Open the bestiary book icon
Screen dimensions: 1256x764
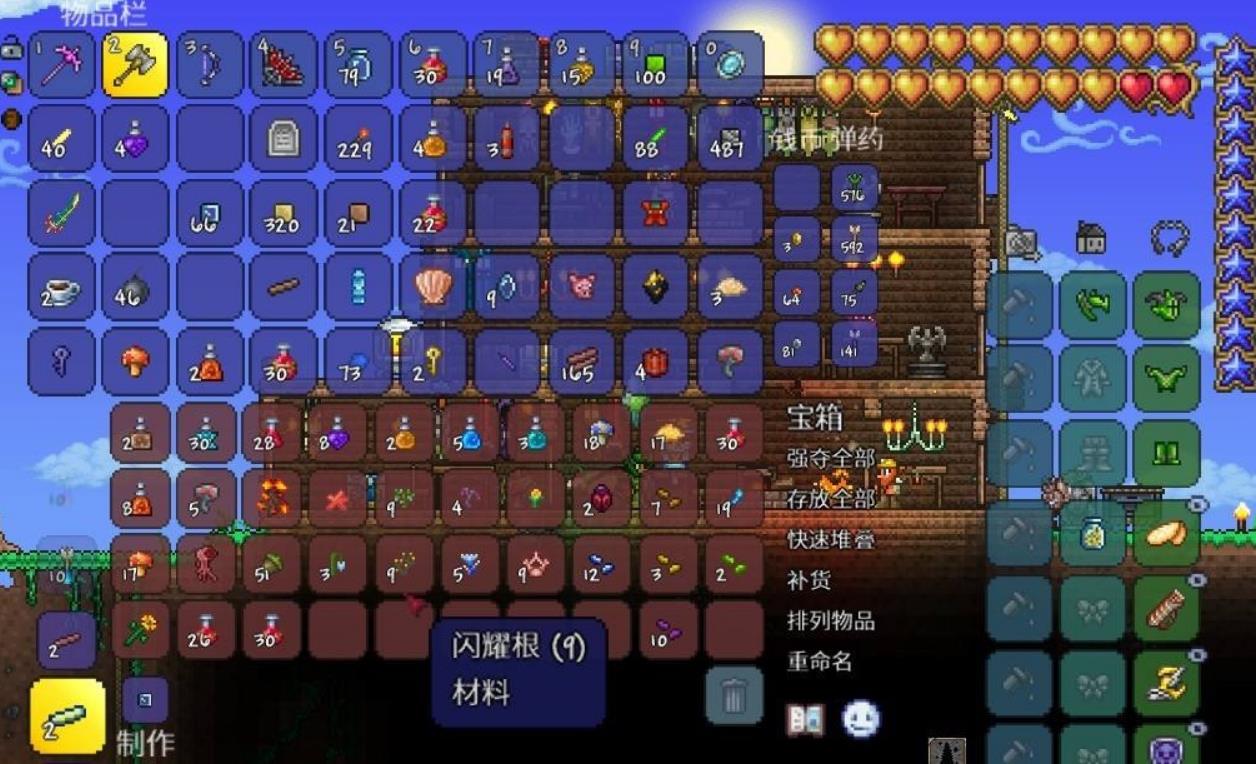(x=805, y=719)
